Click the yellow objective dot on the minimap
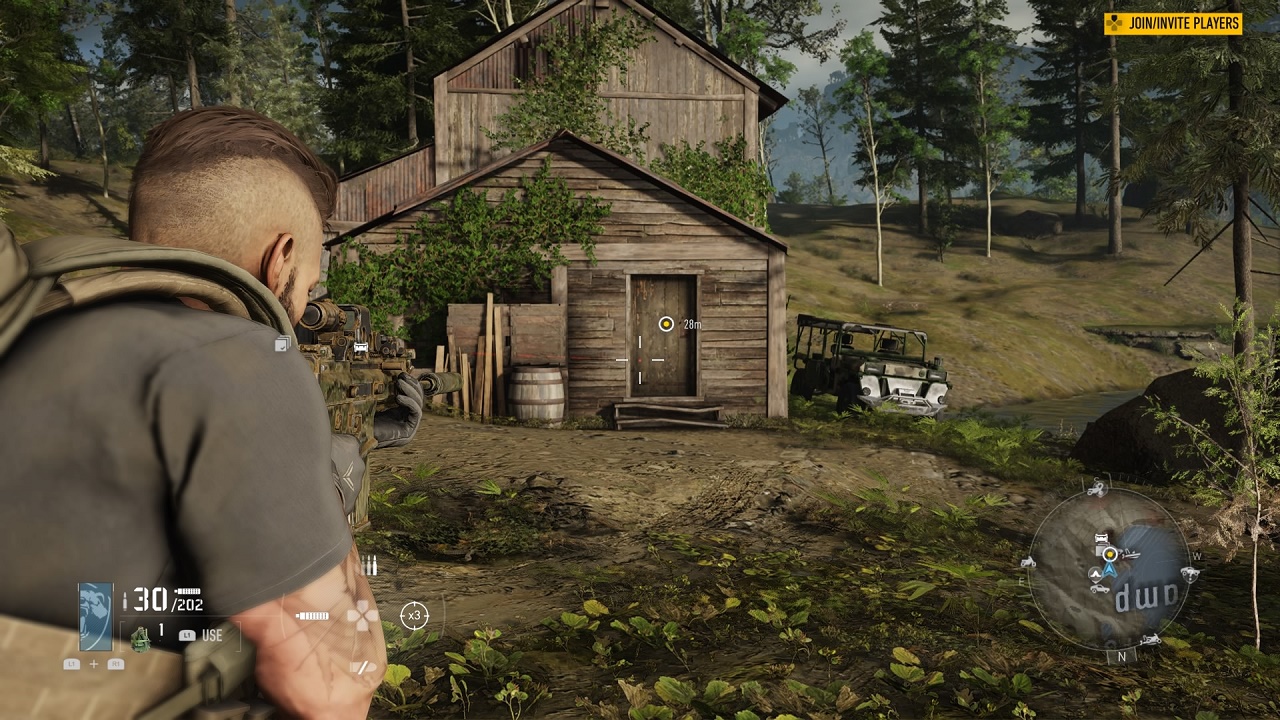1280x720 pixels. click(1109, 553)
